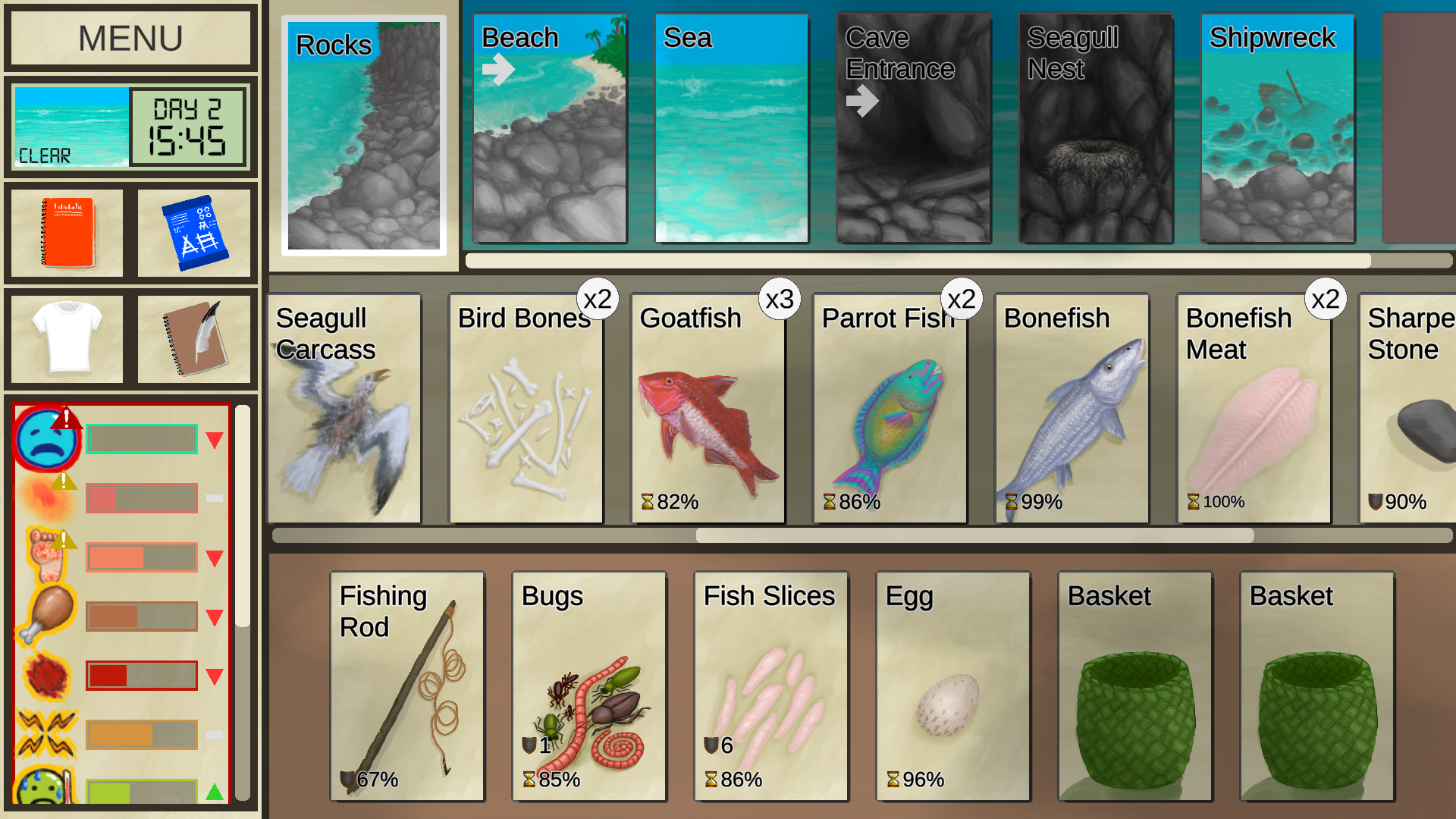Click the bleeding wound status icon
The height and width of the screenshot is (819, 1456).
[x=45, y=673]
